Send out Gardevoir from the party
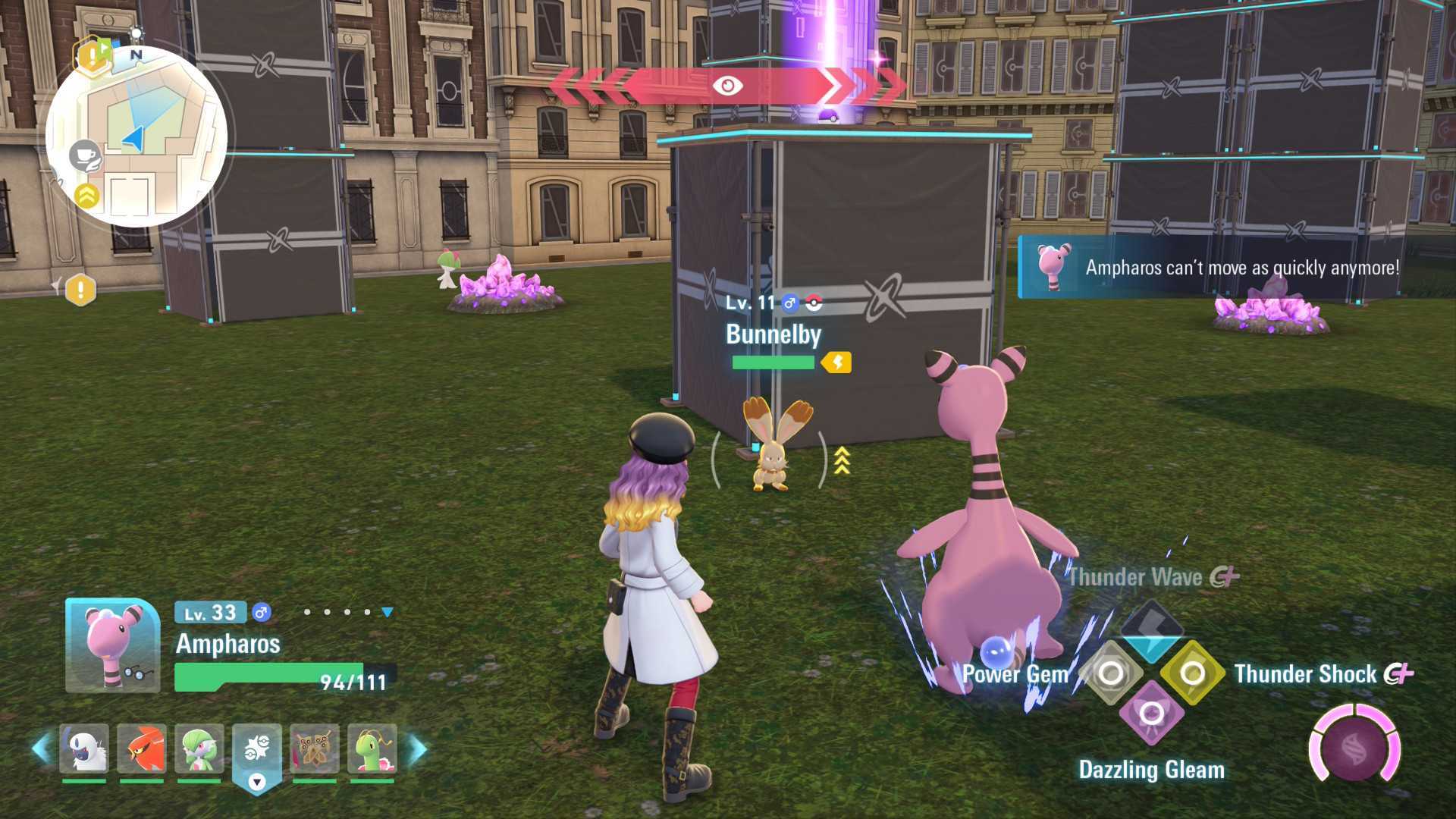The width and height of the screenshot is (1456, 819). pos(199,748)
